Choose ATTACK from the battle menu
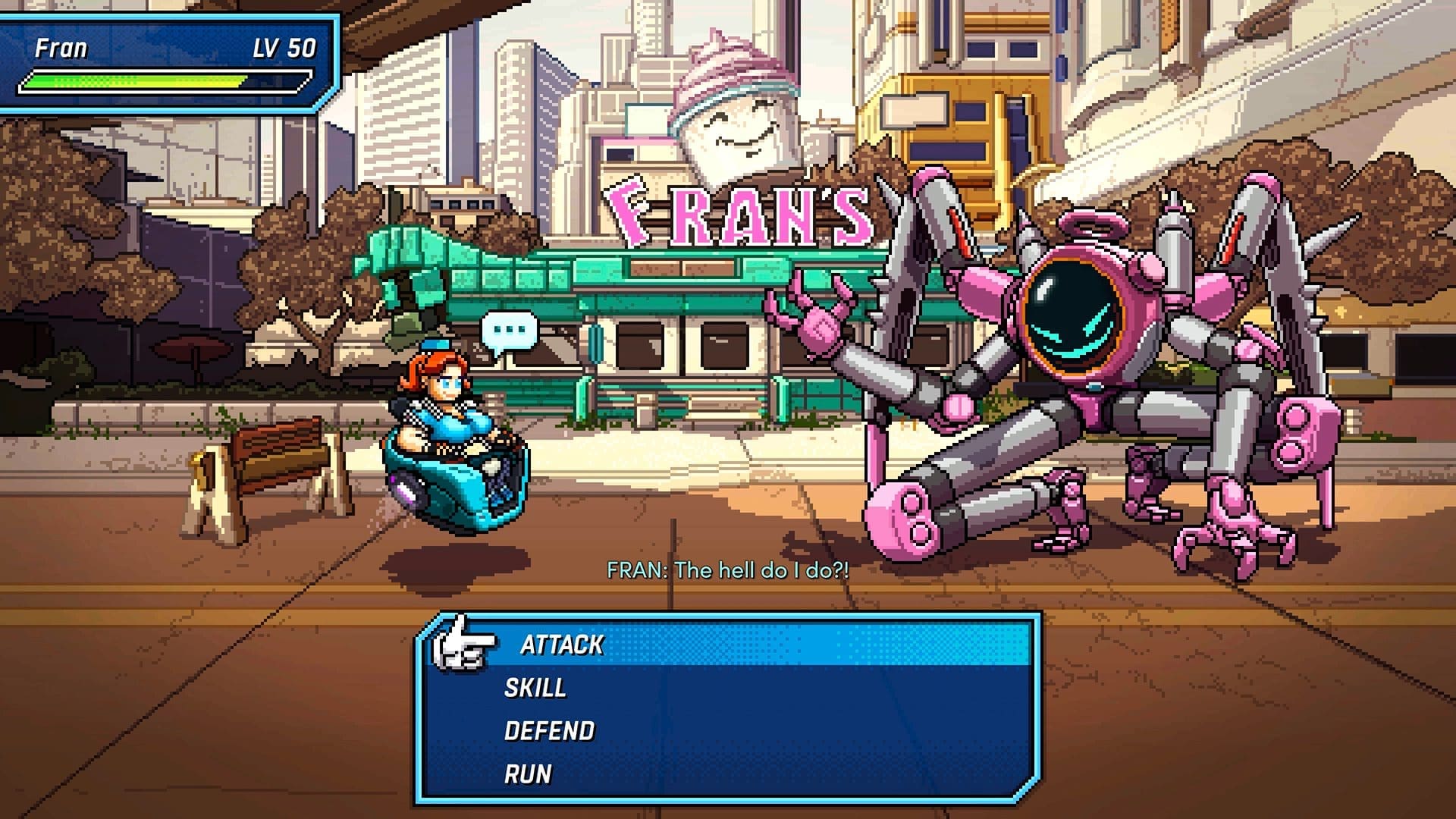Screen dimensions: 1456x819 coord(562,645)
